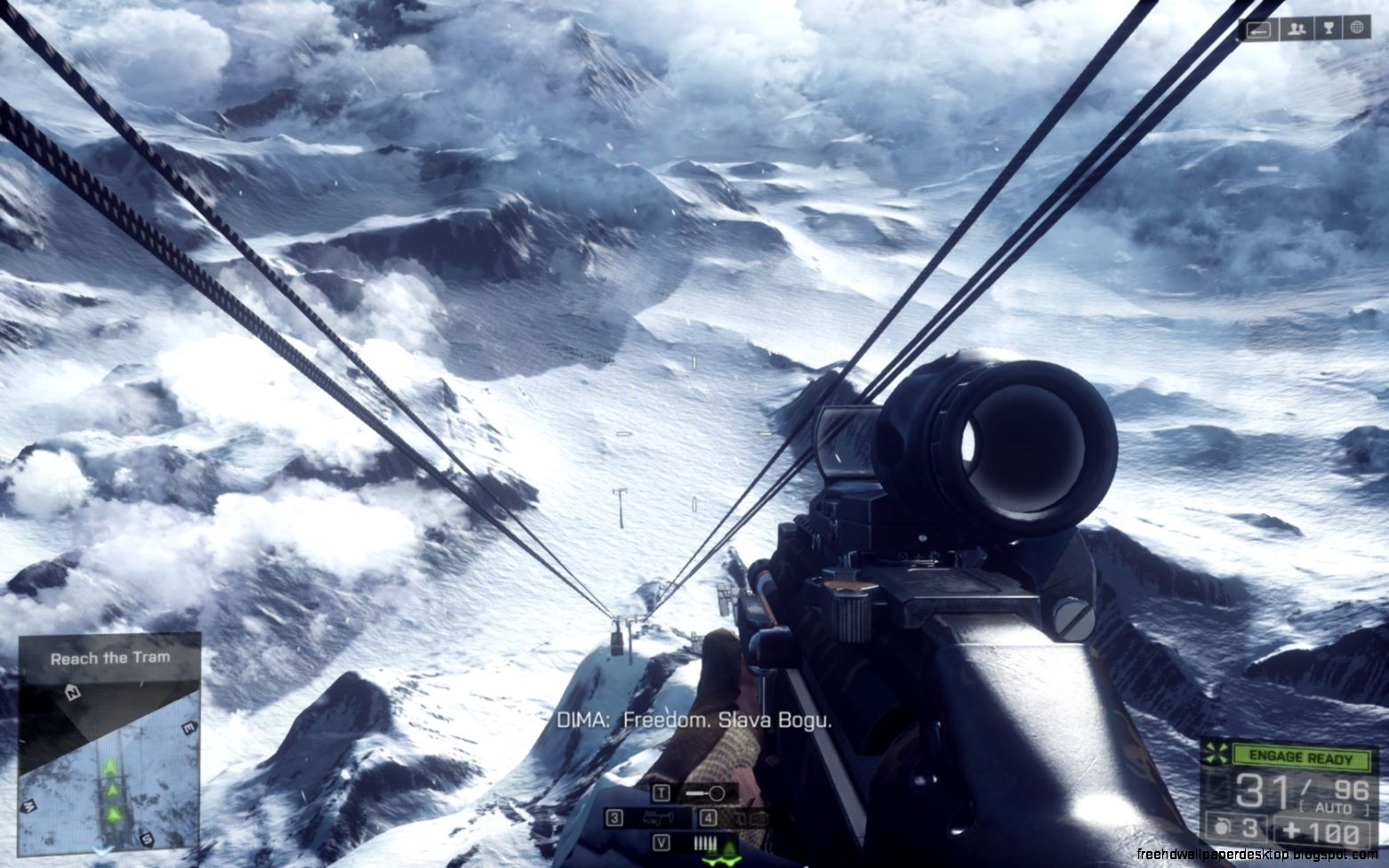Image resolution: width=1389 pixels, height=868 pixels.
Task: Select the grenade launcher attachment icon
Action: click(x=660, y=818)
